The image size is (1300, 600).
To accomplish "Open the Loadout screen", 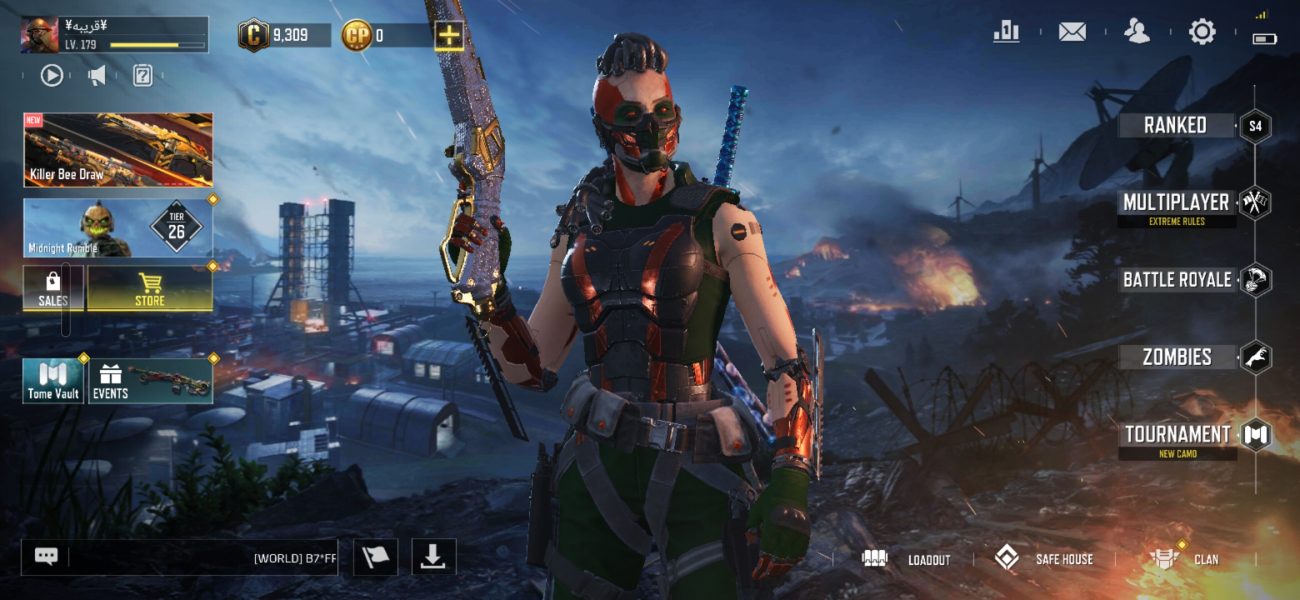I will (907, 559).
